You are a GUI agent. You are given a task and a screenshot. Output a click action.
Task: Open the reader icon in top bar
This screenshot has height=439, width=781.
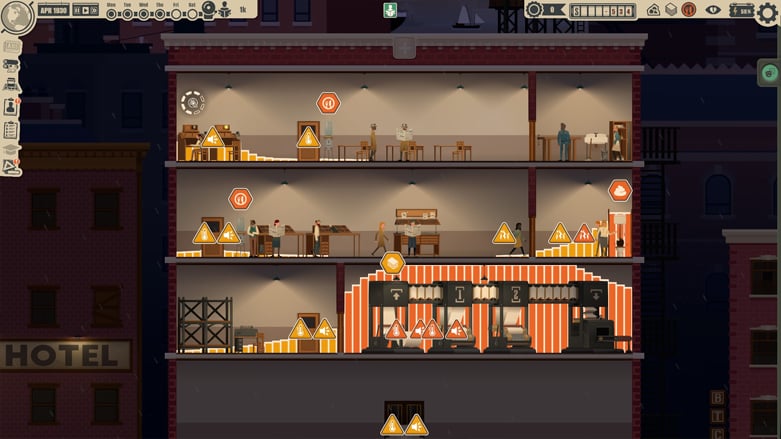coord(224,10)
